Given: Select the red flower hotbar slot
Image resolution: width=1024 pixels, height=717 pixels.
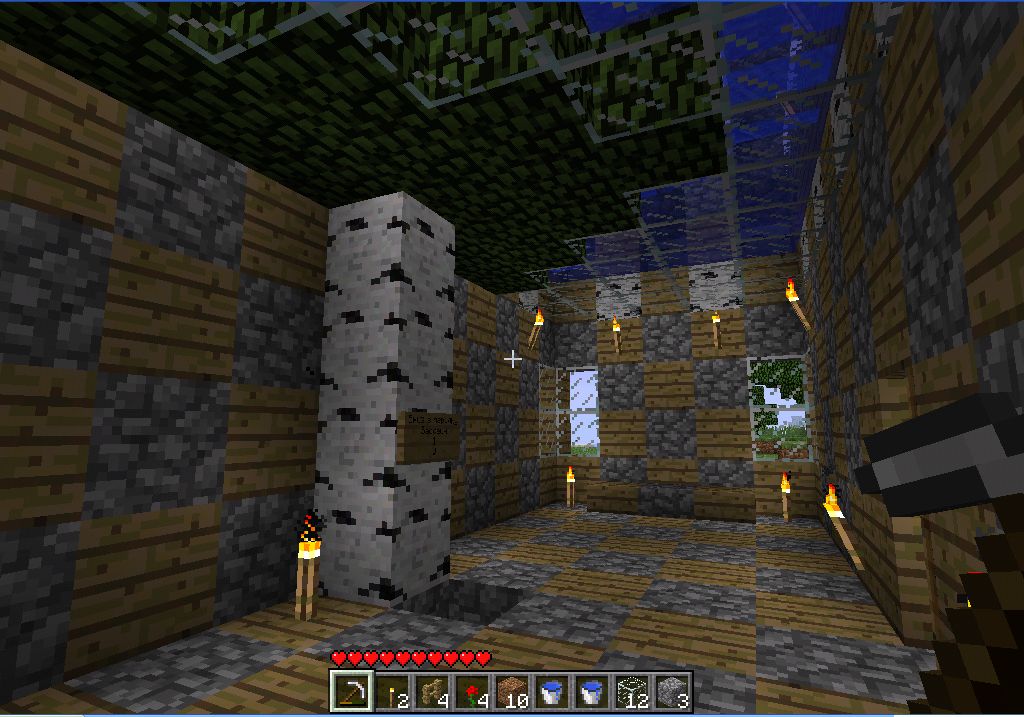Looking at the screenshot, I should pyautogui.click(x=471, y=691).
